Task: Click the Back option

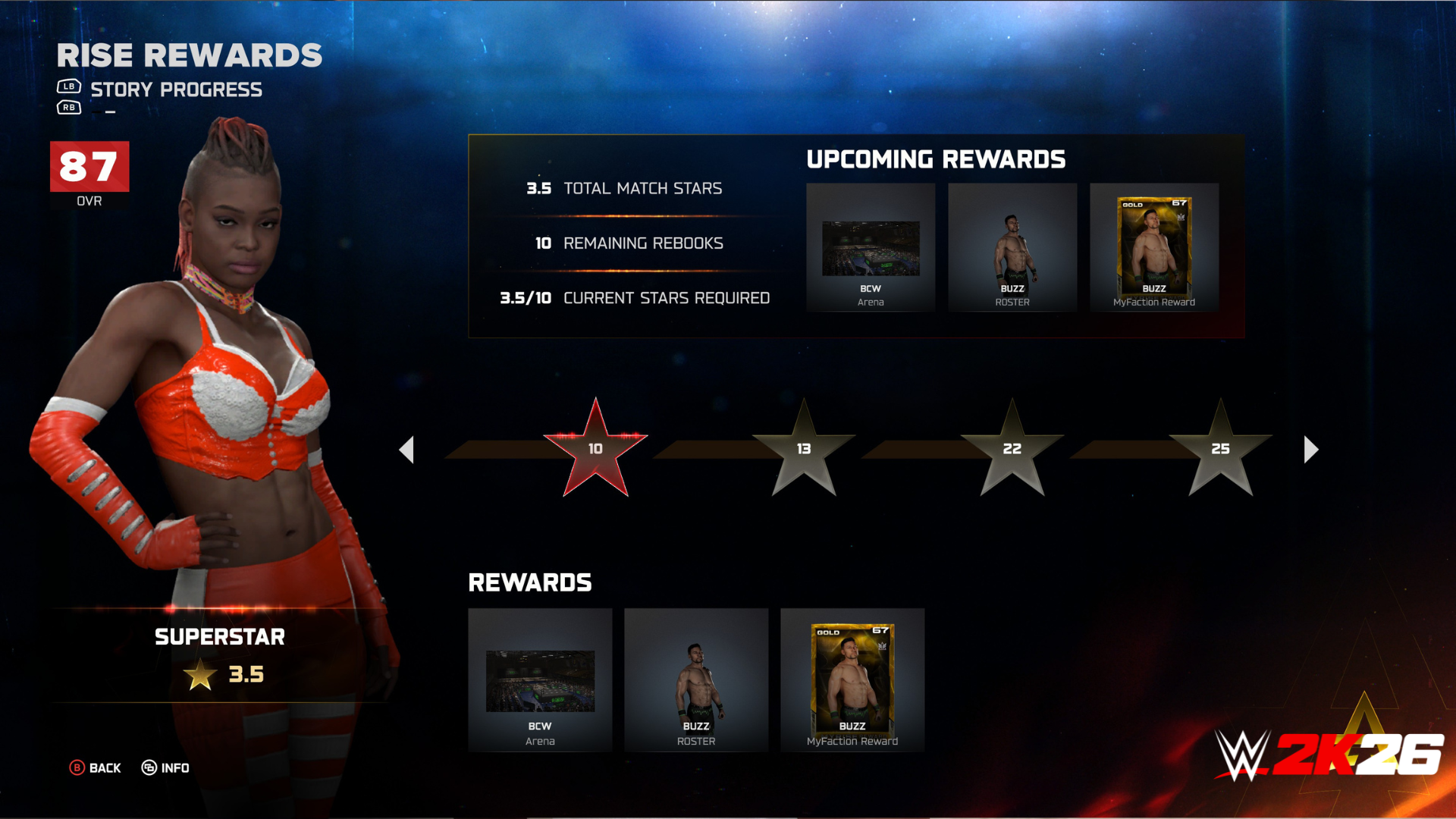Action: (x=104, y=768)
